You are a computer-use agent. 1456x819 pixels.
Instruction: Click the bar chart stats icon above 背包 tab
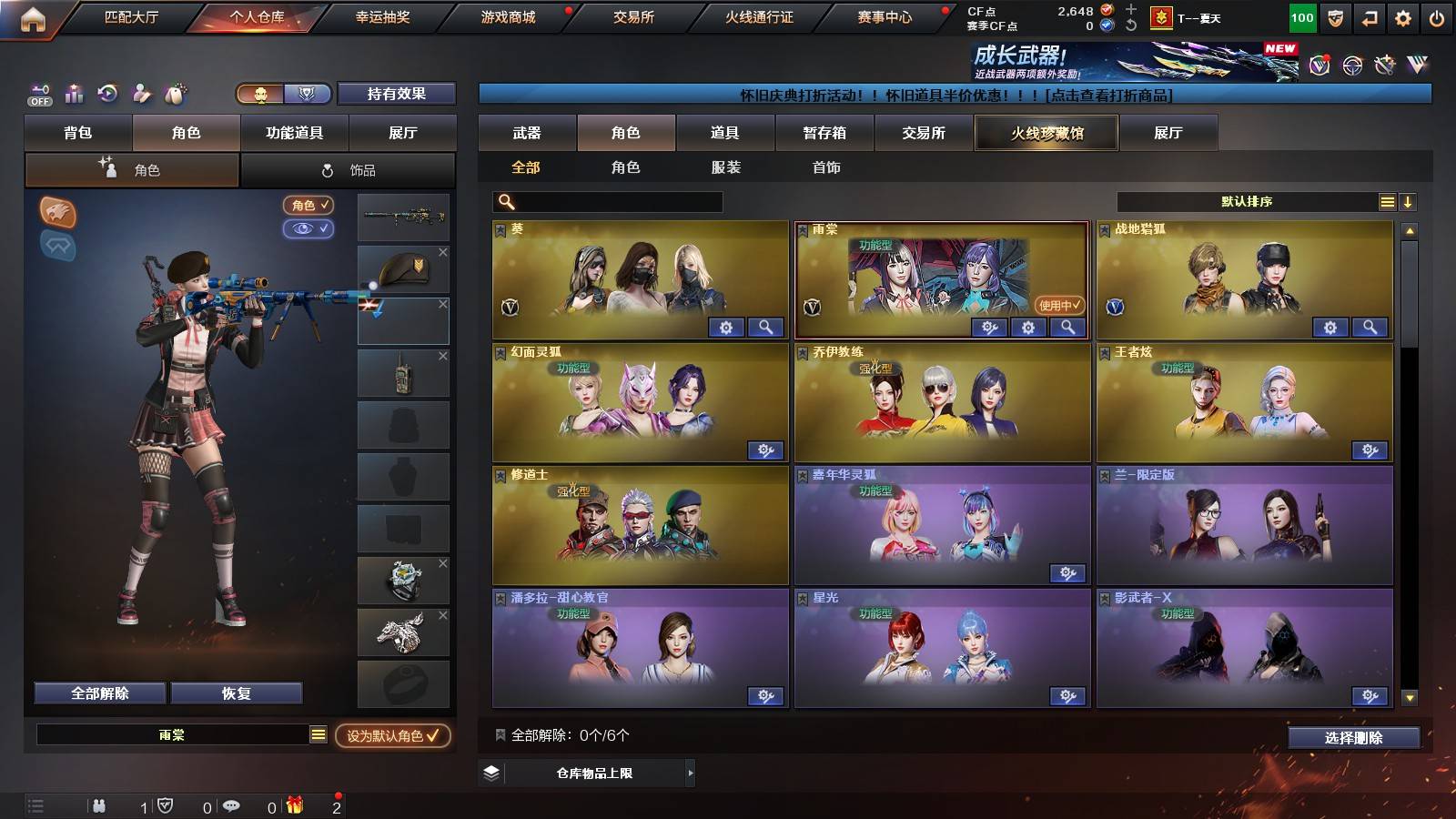[x=75, y=93]
